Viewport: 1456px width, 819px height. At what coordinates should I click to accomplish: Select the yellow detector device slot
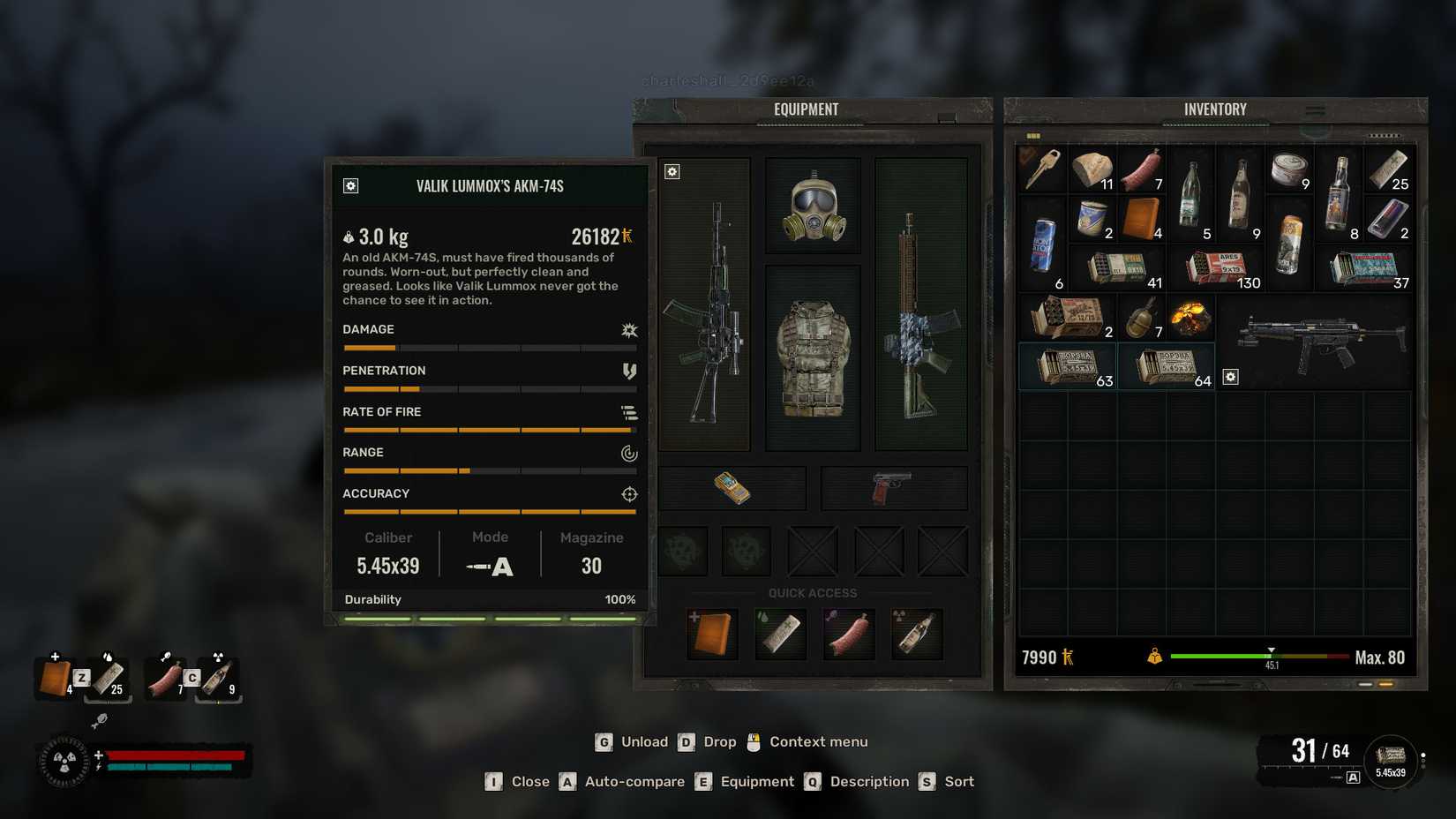732,488
